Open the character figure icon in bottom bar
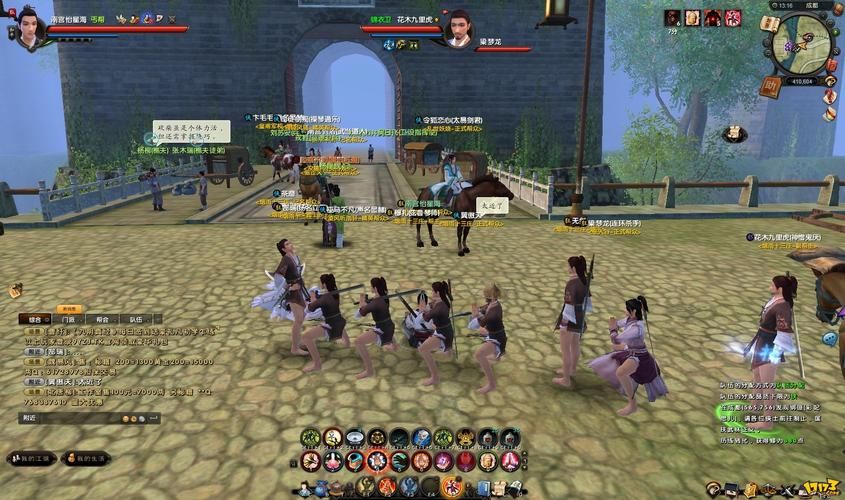This screenshot has height=500, width=845. point(305,488)
